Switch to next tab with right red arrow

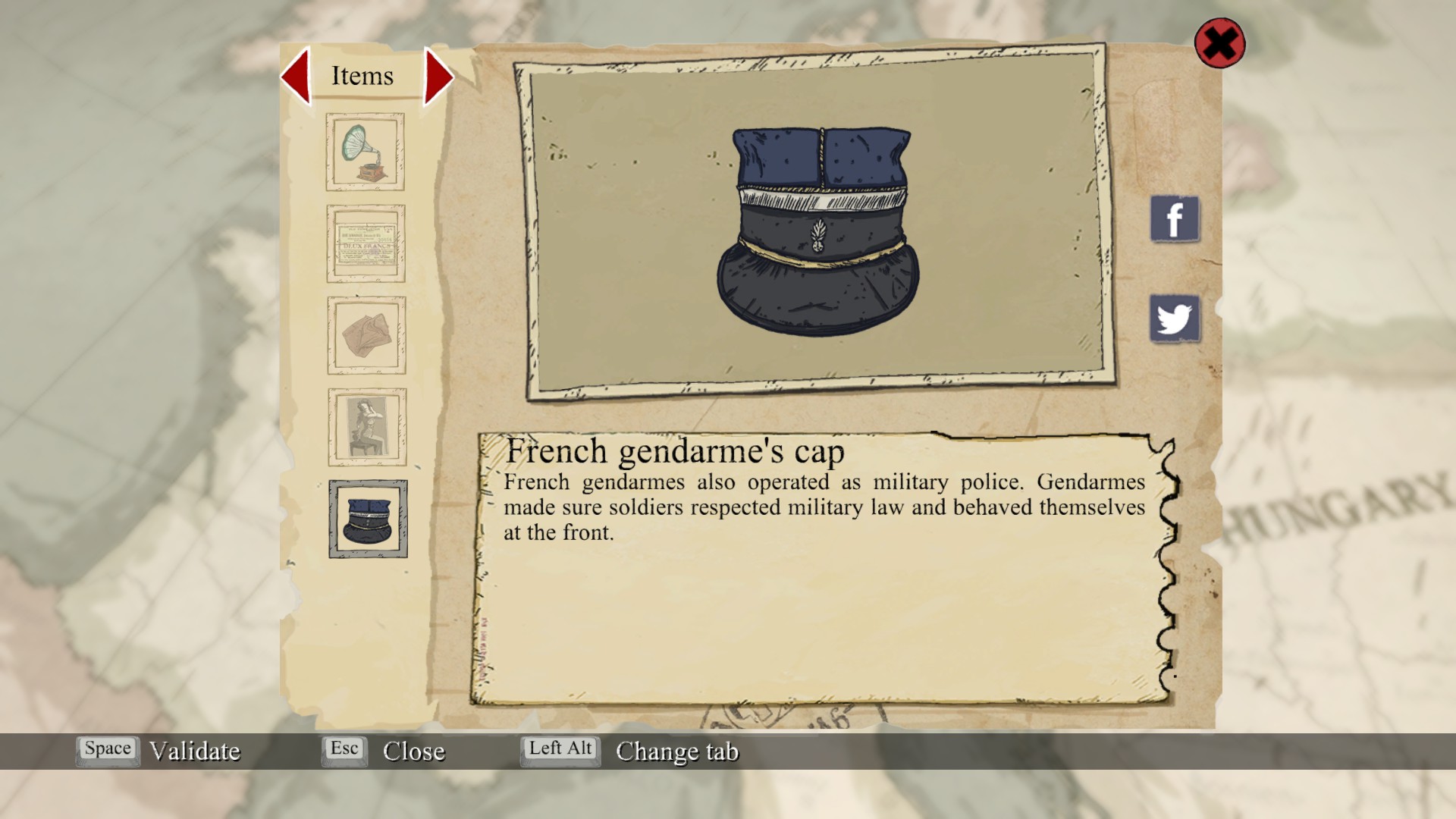(x=438, y=76)
